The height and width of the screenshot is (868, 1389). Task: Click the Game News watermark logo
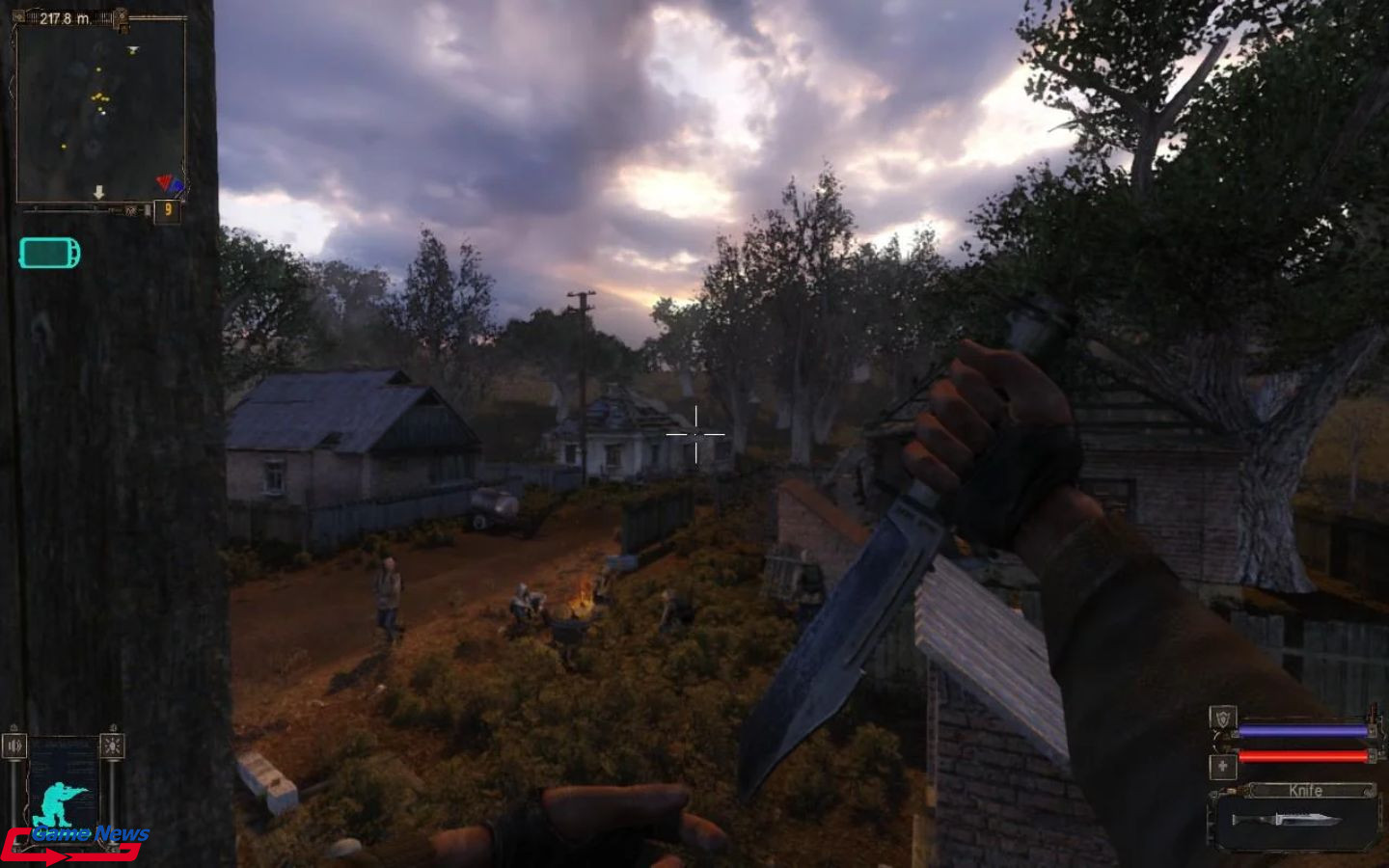(77, 841)
